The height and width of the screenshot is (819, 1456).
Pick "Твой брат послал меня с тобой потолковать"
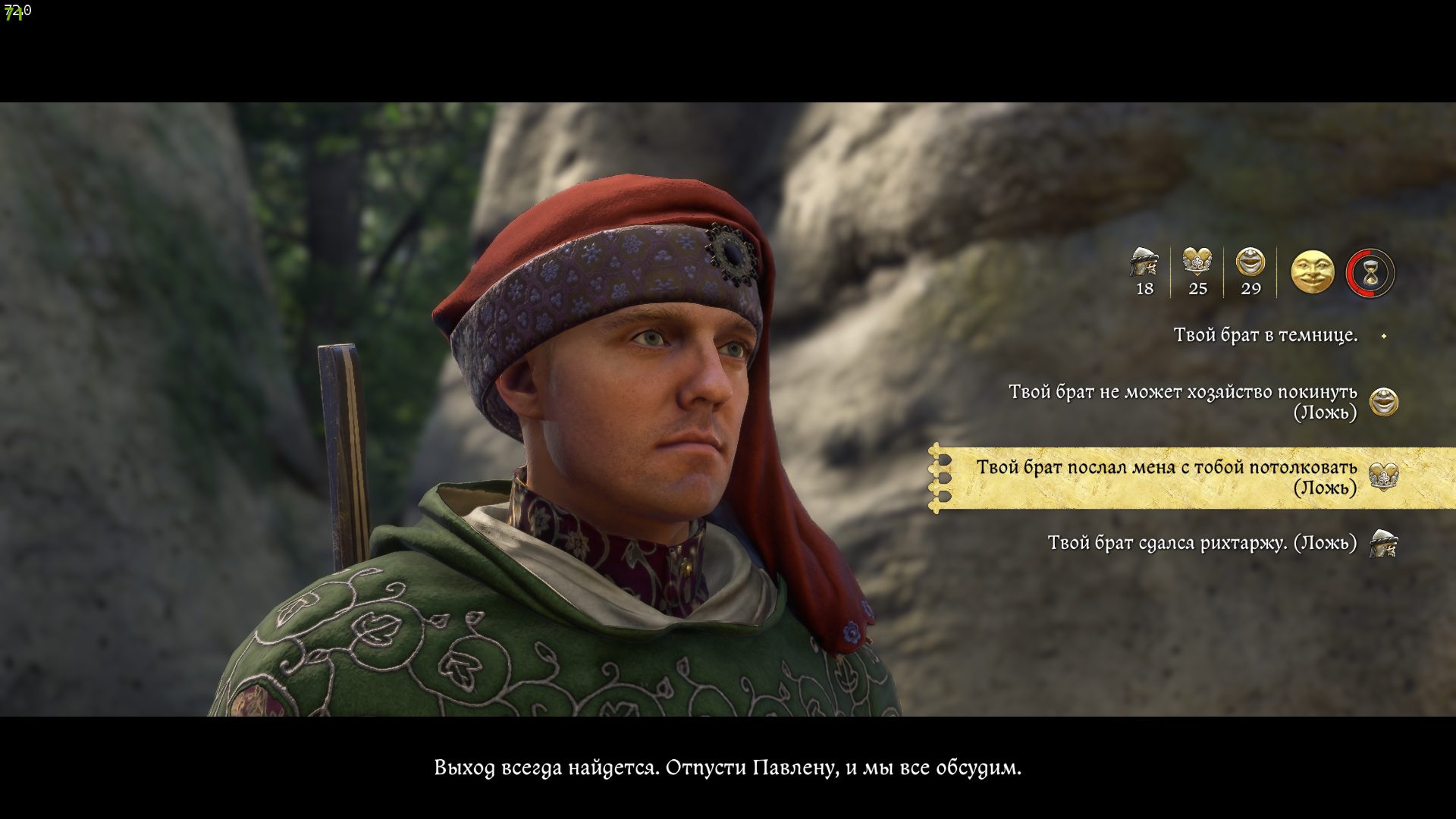pos(1166,477)
